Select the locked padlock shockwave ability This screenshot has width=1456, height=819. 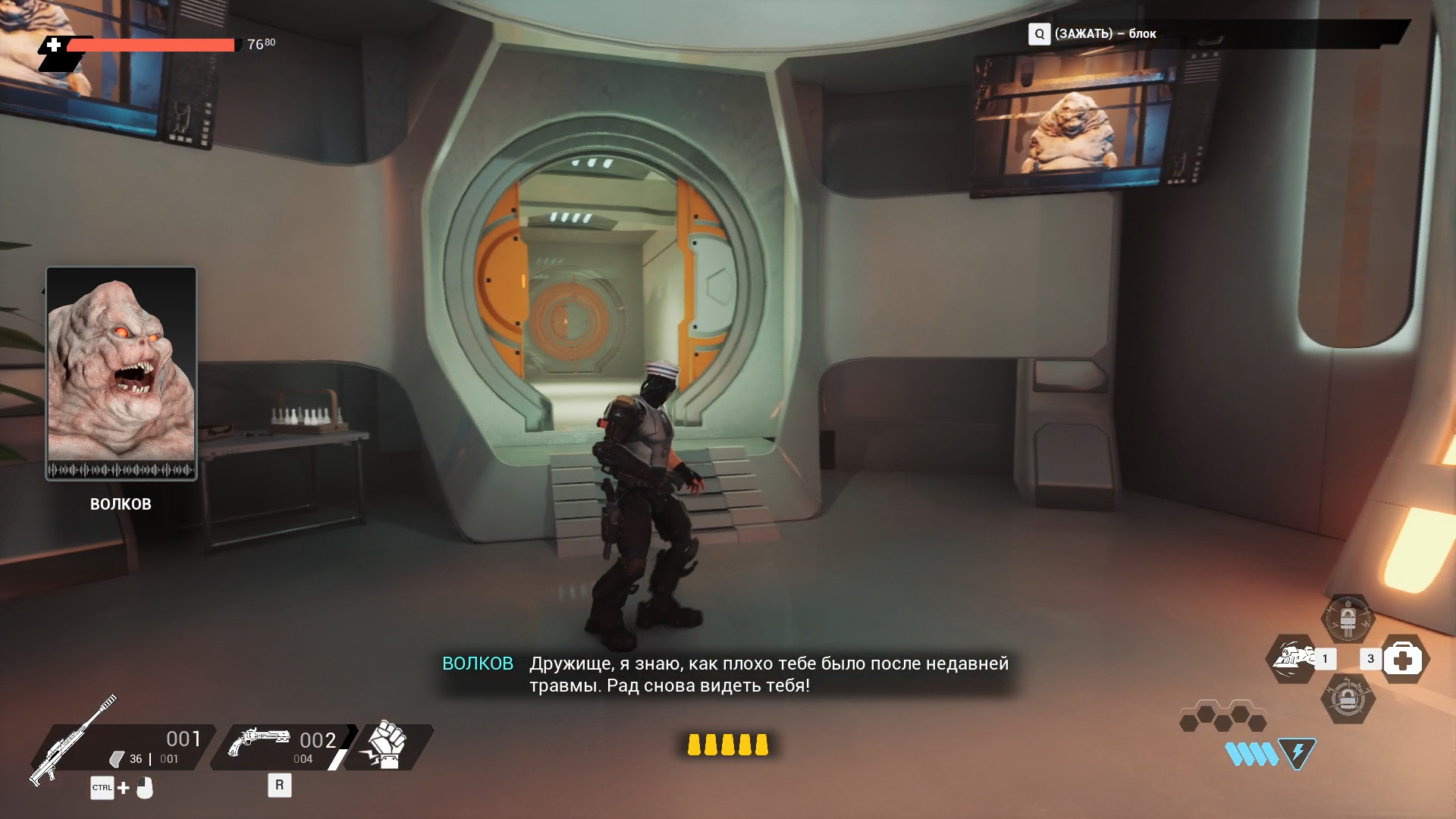tap(1348, 699)
